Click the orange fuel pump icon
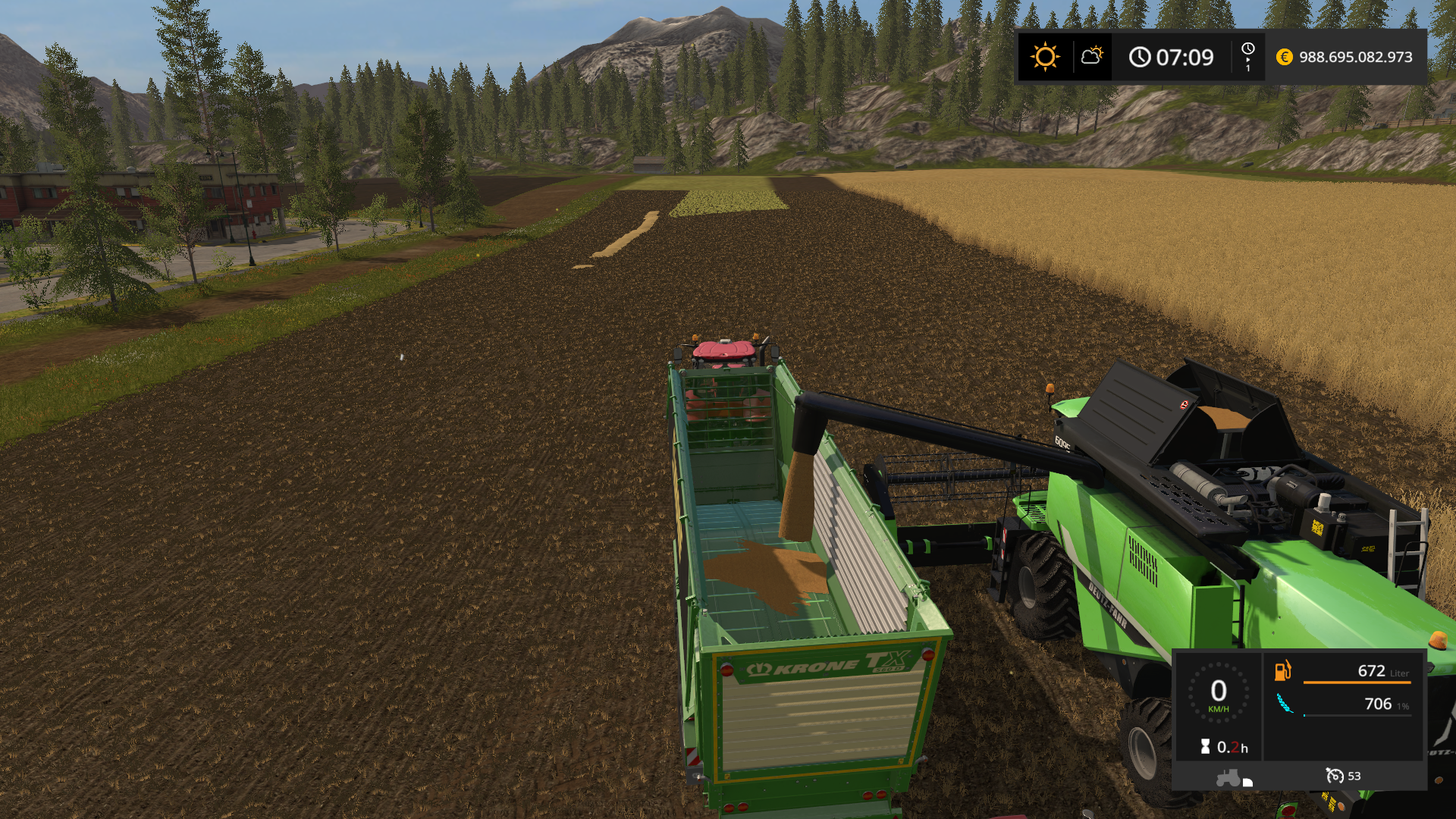 pos(1282,670)
